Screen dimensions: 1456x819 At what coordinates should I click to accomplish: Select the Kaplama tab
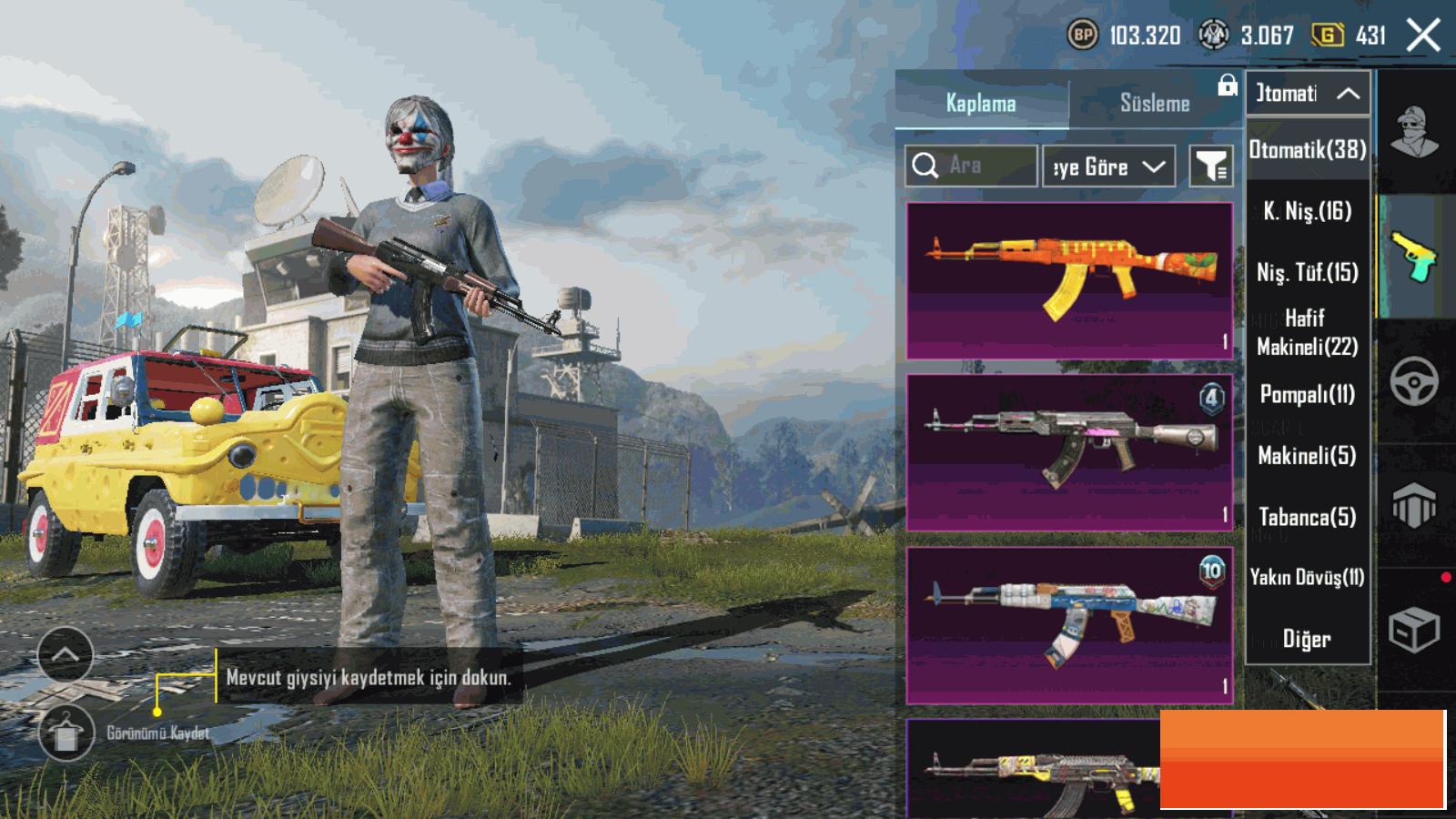981,104
